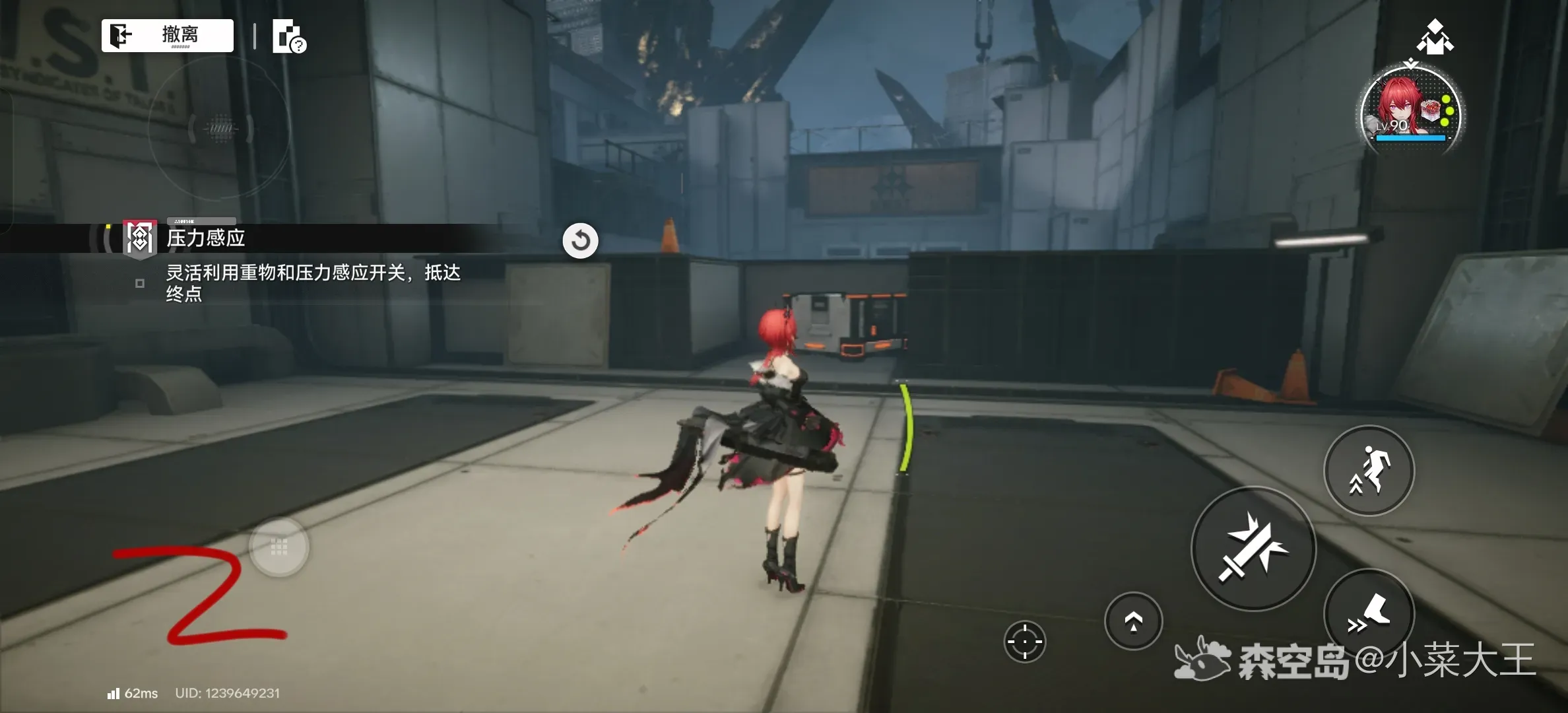The width and height of the screenshot is (1568, 713).
Task: Open the help document icon
Action: (288, 37)
